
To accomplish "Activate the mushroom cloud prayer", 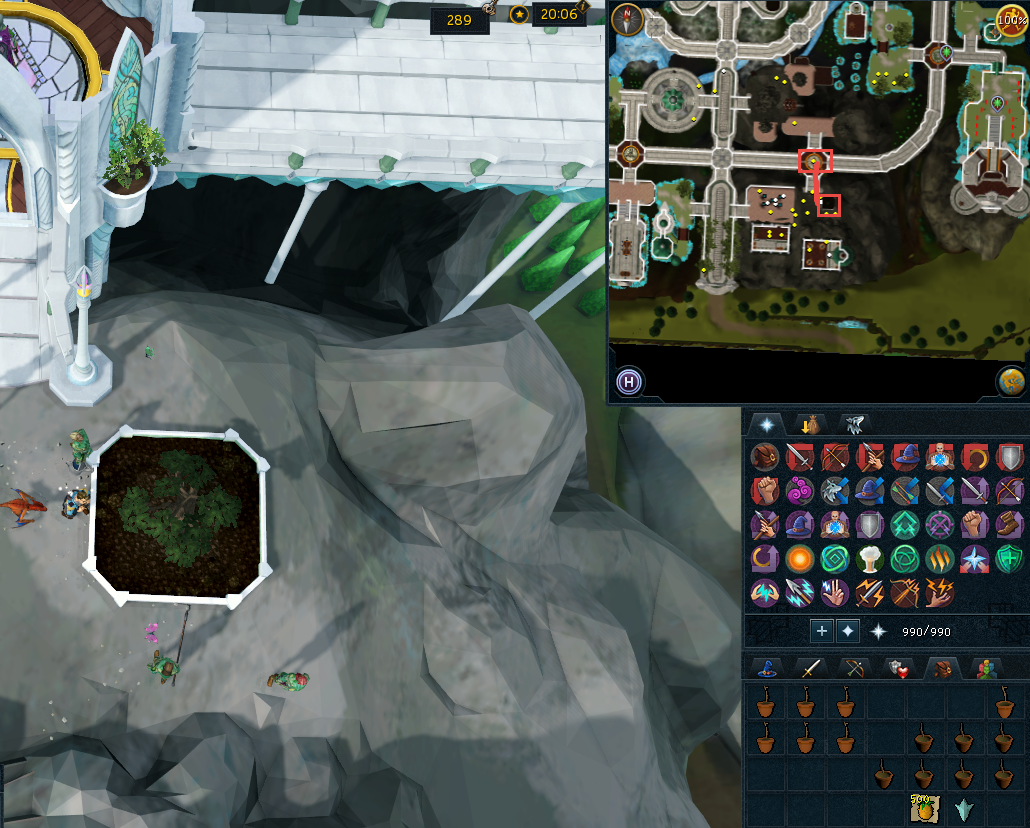I will 868,558.
